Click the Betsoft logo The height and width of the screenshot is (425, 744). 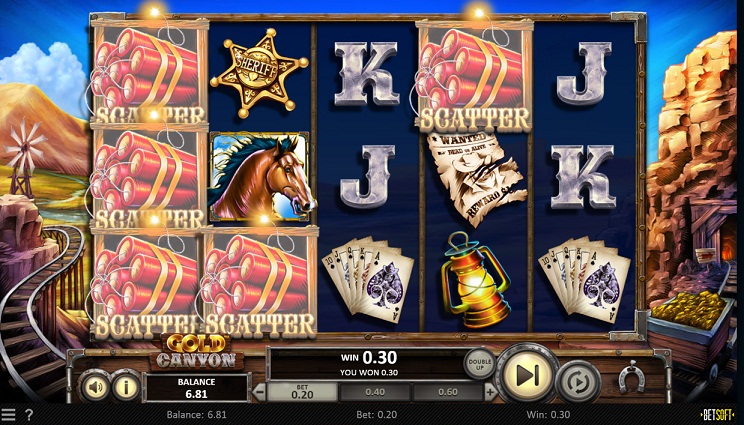click(716, 414)
